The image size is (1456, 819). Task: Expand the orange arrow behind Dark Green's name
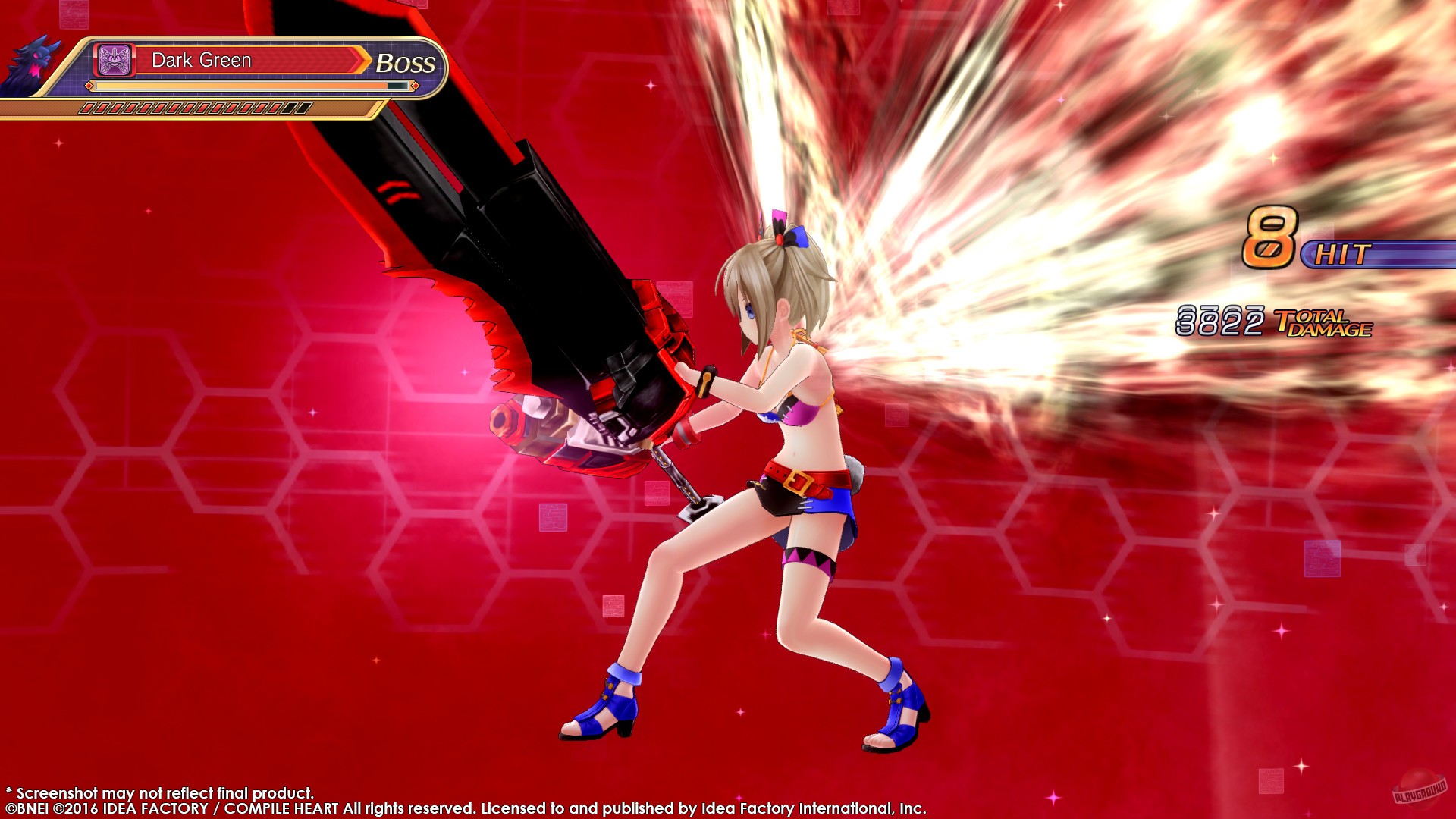(x=362, y=59)
